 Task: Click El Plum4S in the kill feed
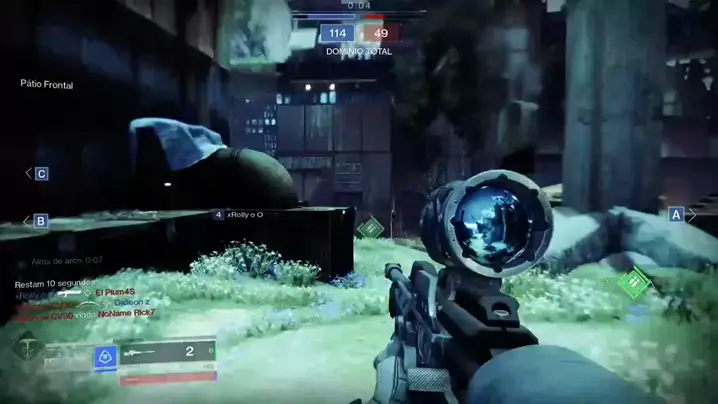tap(115, 291)
